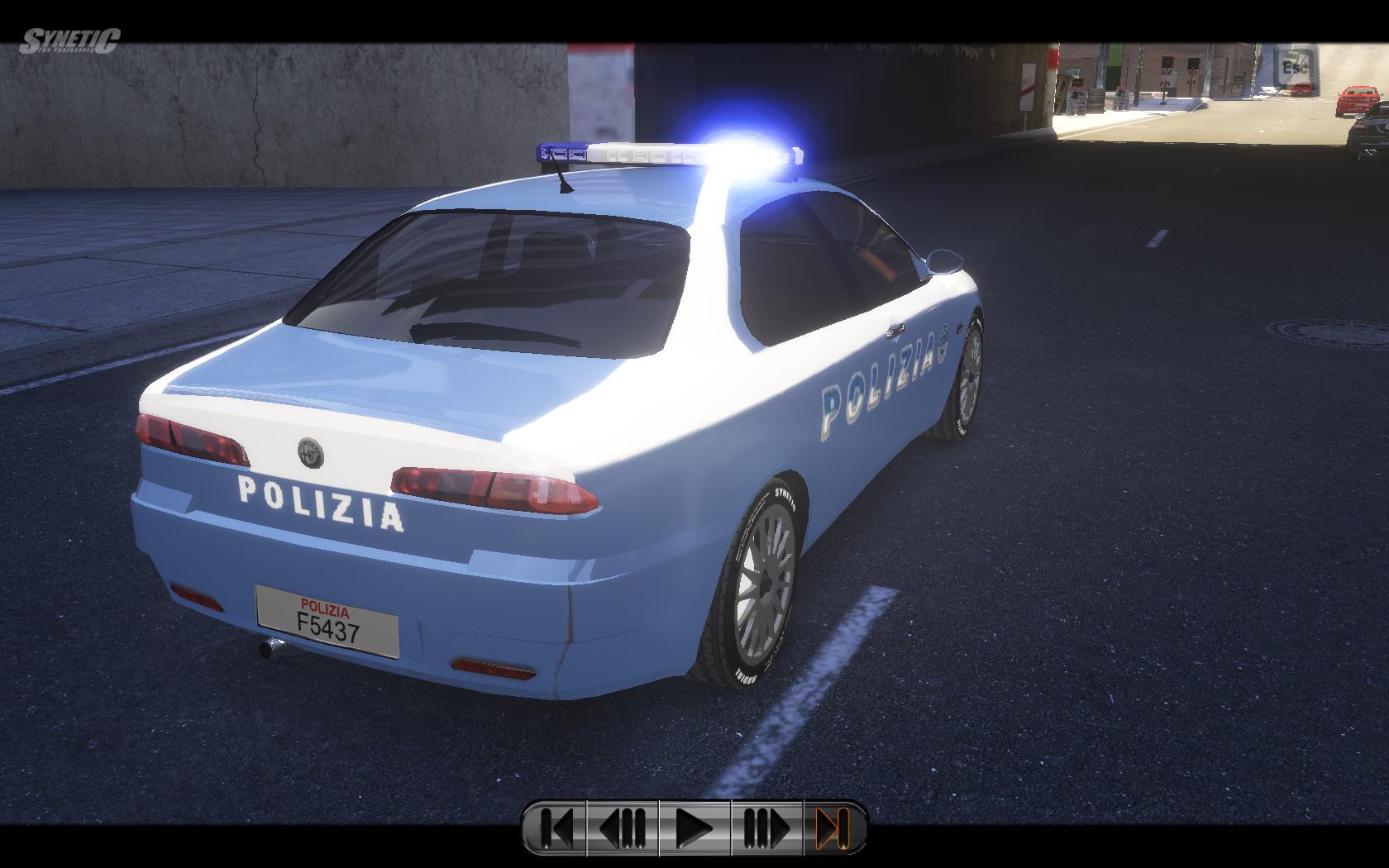The height and width of the screenshot is (868, 1389).
Task: Play the replay at normal speed
Action: (694, 827)
